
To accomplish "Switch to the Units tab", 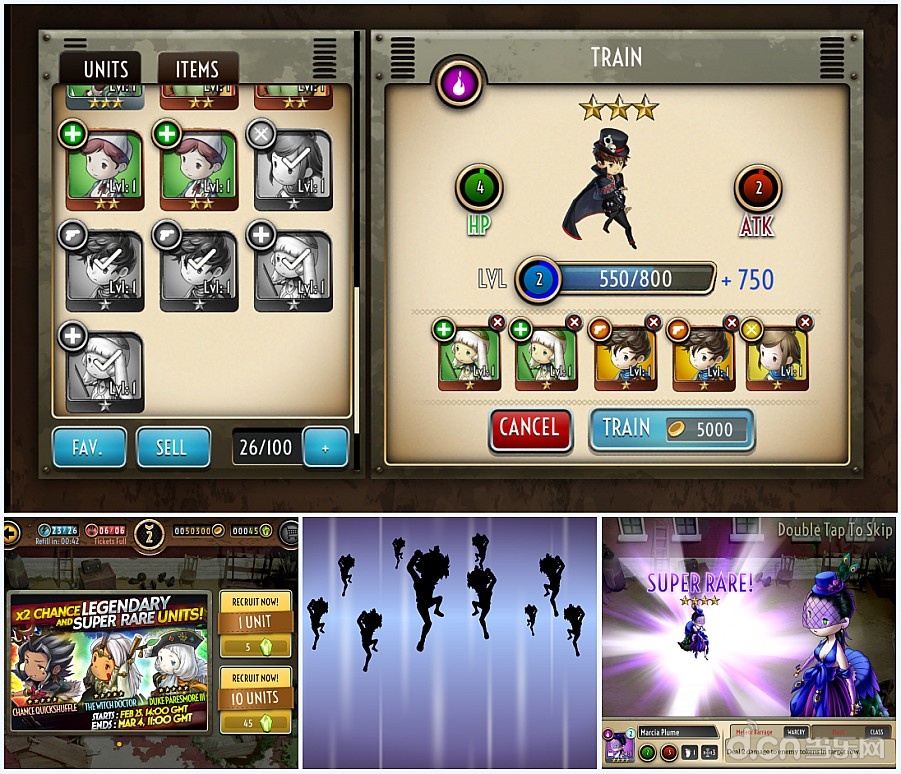I will (x=105, y=69).
